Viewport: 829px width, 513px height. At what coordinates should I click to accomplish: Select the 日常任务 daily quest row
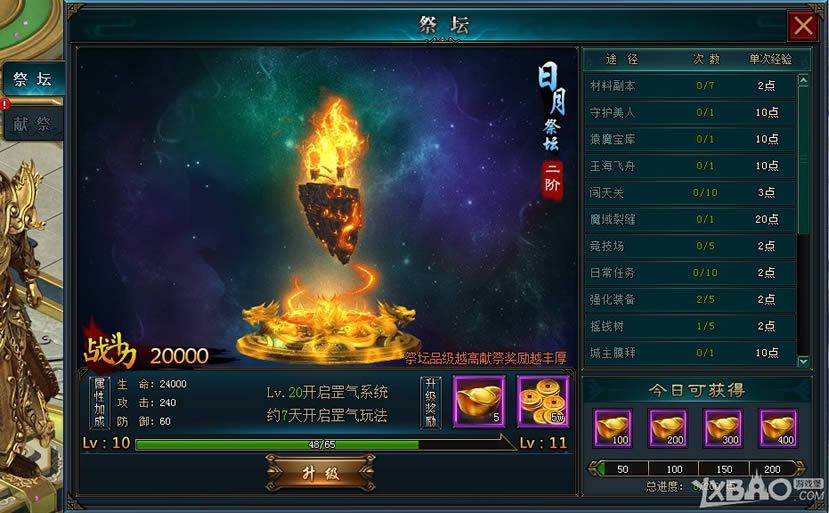[x=690, y=272]
